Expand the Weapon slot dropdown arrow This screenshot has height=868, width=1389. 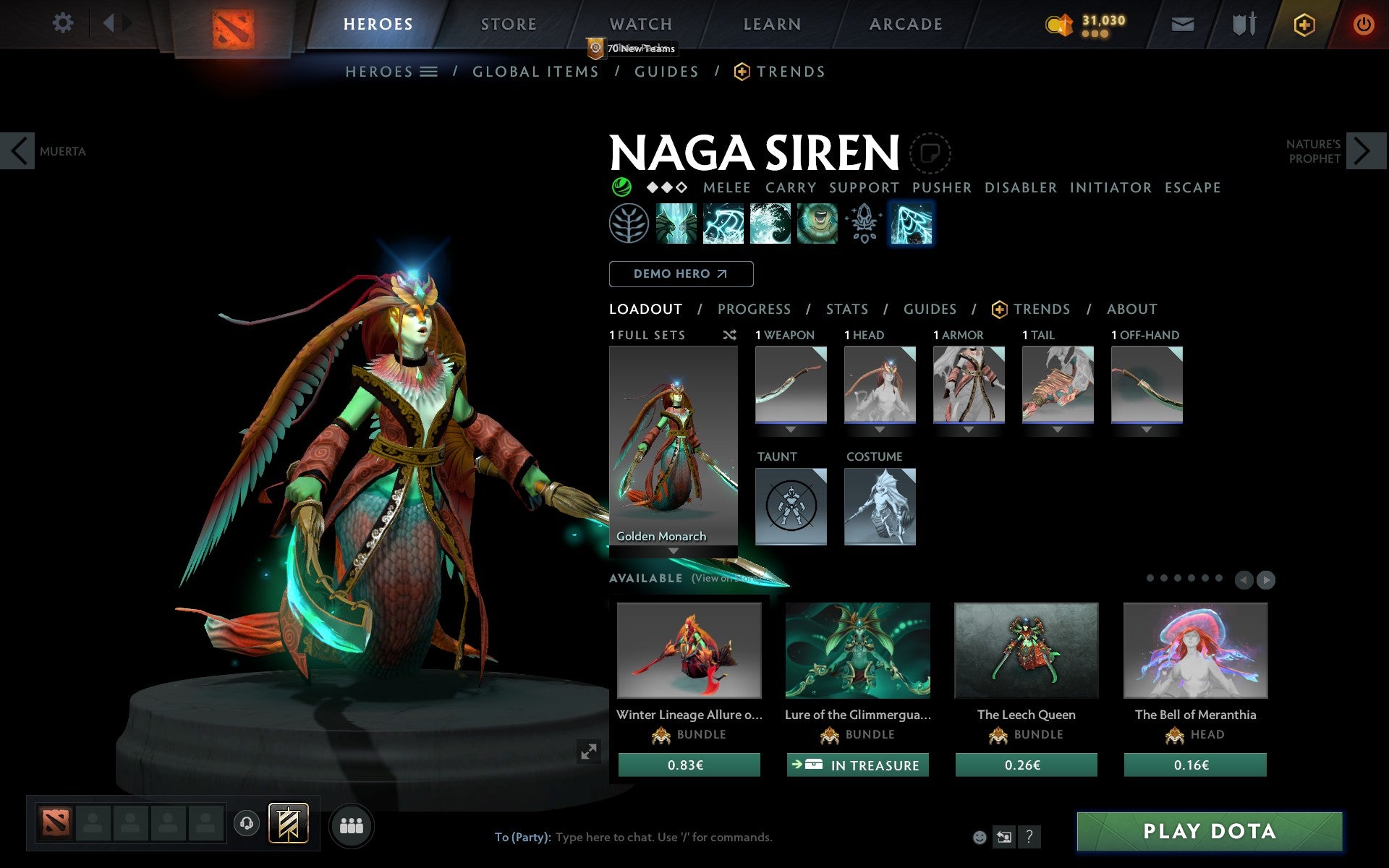click(x=790, y=428)
